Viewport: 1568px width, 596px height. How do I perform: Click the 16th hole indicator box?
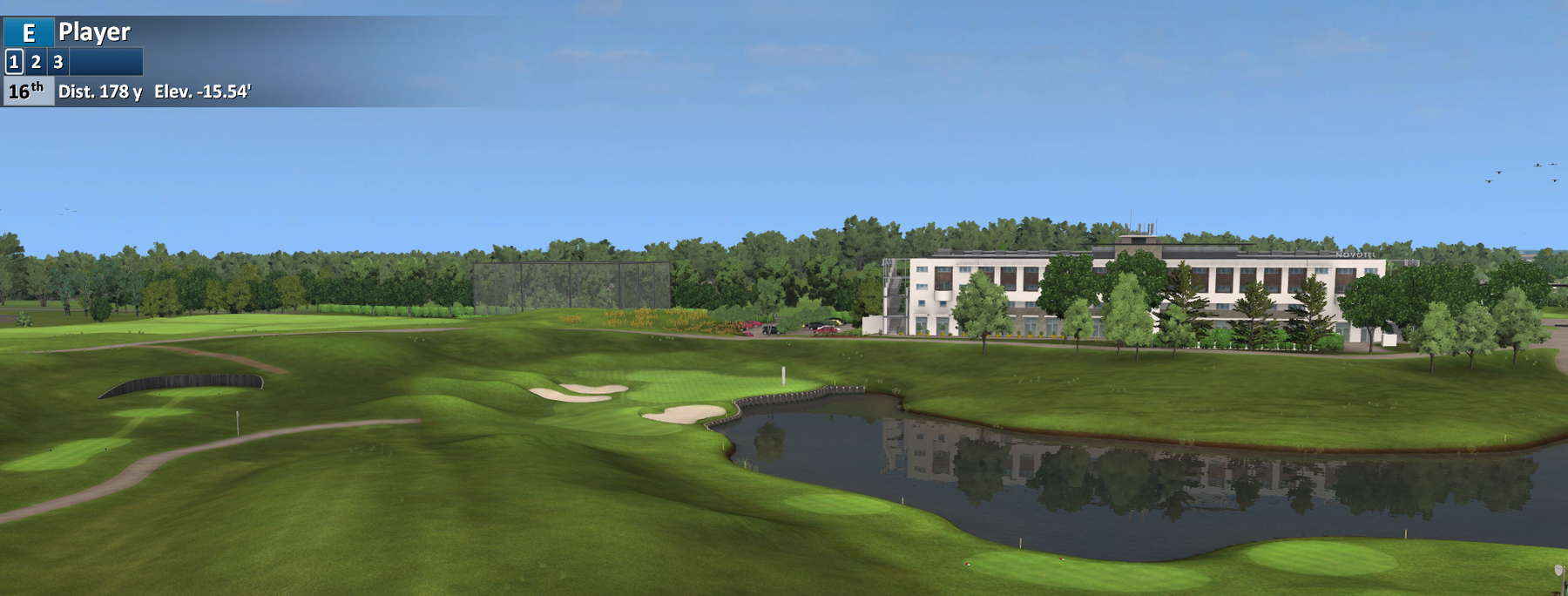pyautogui.click(x=28, y=91)
